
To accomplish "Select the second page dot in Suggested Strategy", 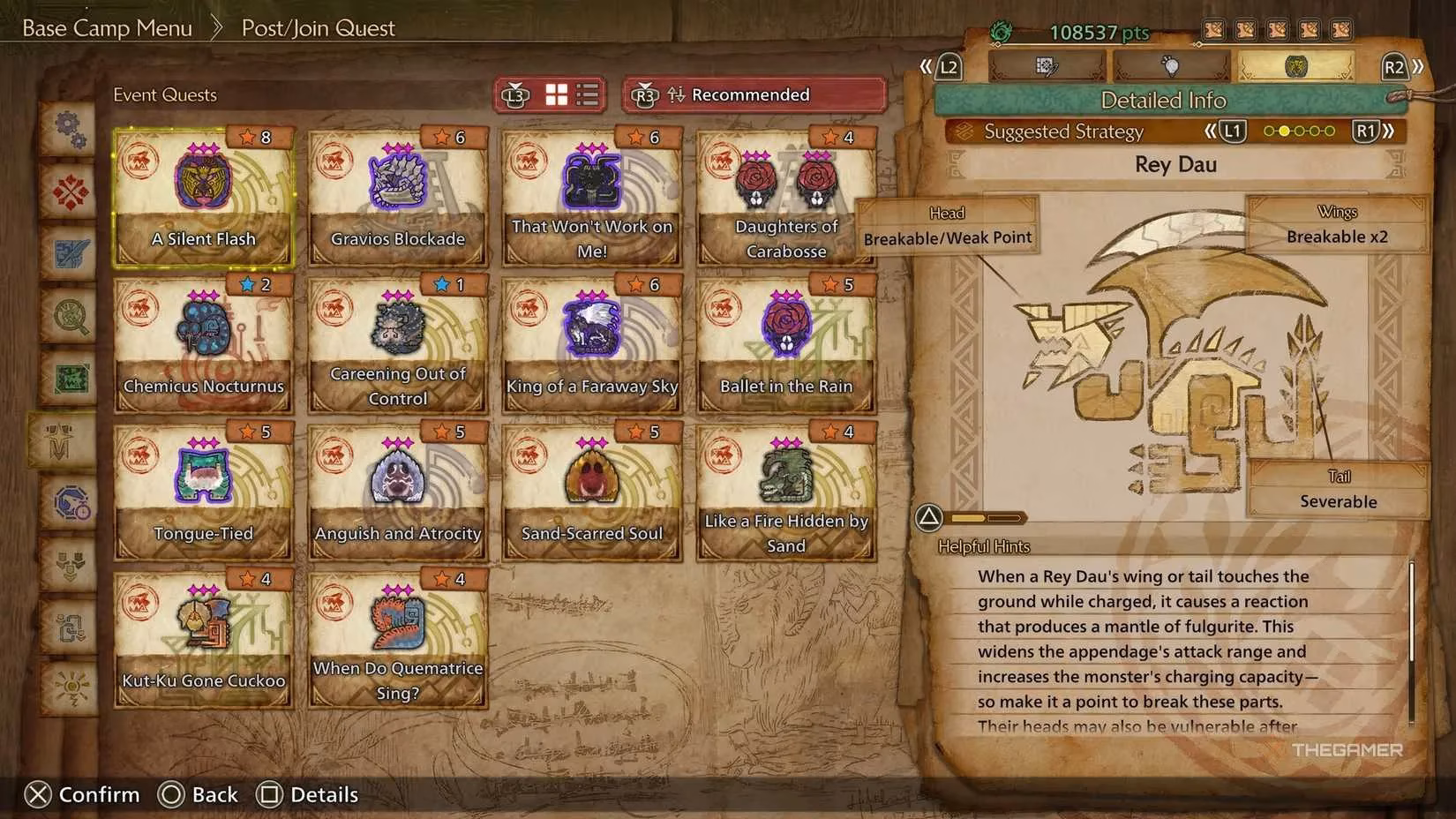I will pos(1284,131).
